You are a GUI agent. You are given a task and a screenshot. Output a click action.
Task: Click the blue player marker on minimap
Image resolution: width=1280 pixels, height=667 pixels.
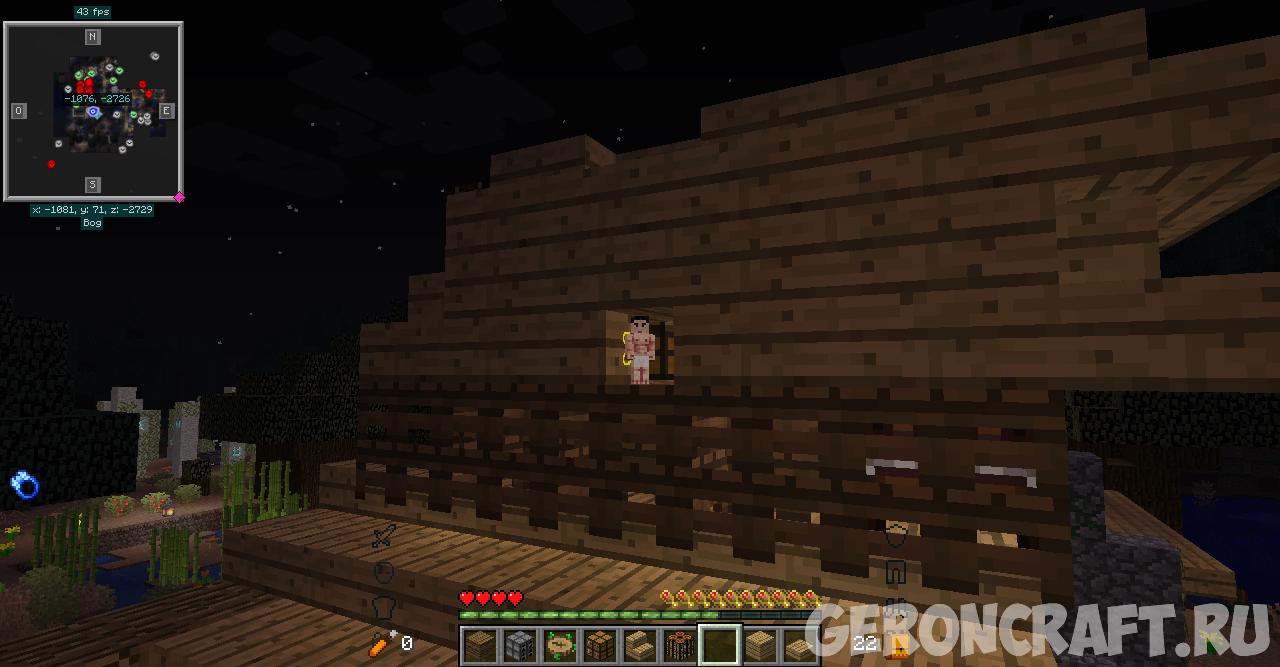(93, 112)
